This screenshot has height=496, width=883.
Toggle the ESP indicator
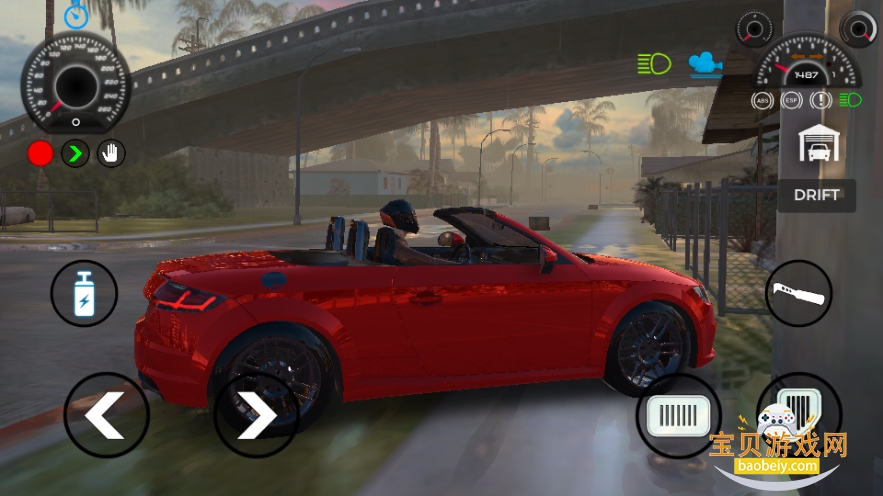(792, 100)
